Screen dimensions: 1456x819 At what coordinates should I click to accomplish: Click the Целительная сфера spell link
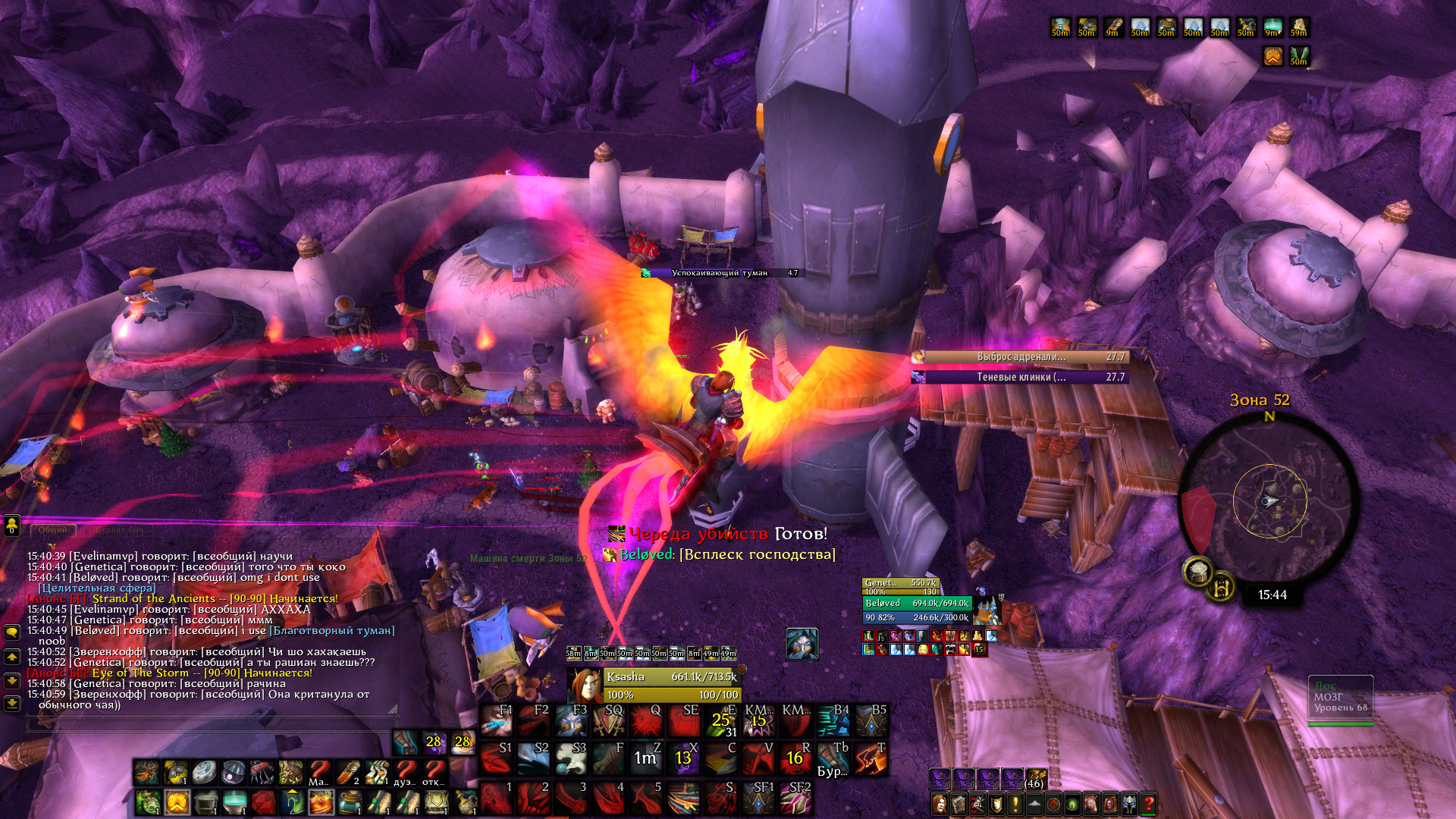pyautogui.click(x=97, y=588)
